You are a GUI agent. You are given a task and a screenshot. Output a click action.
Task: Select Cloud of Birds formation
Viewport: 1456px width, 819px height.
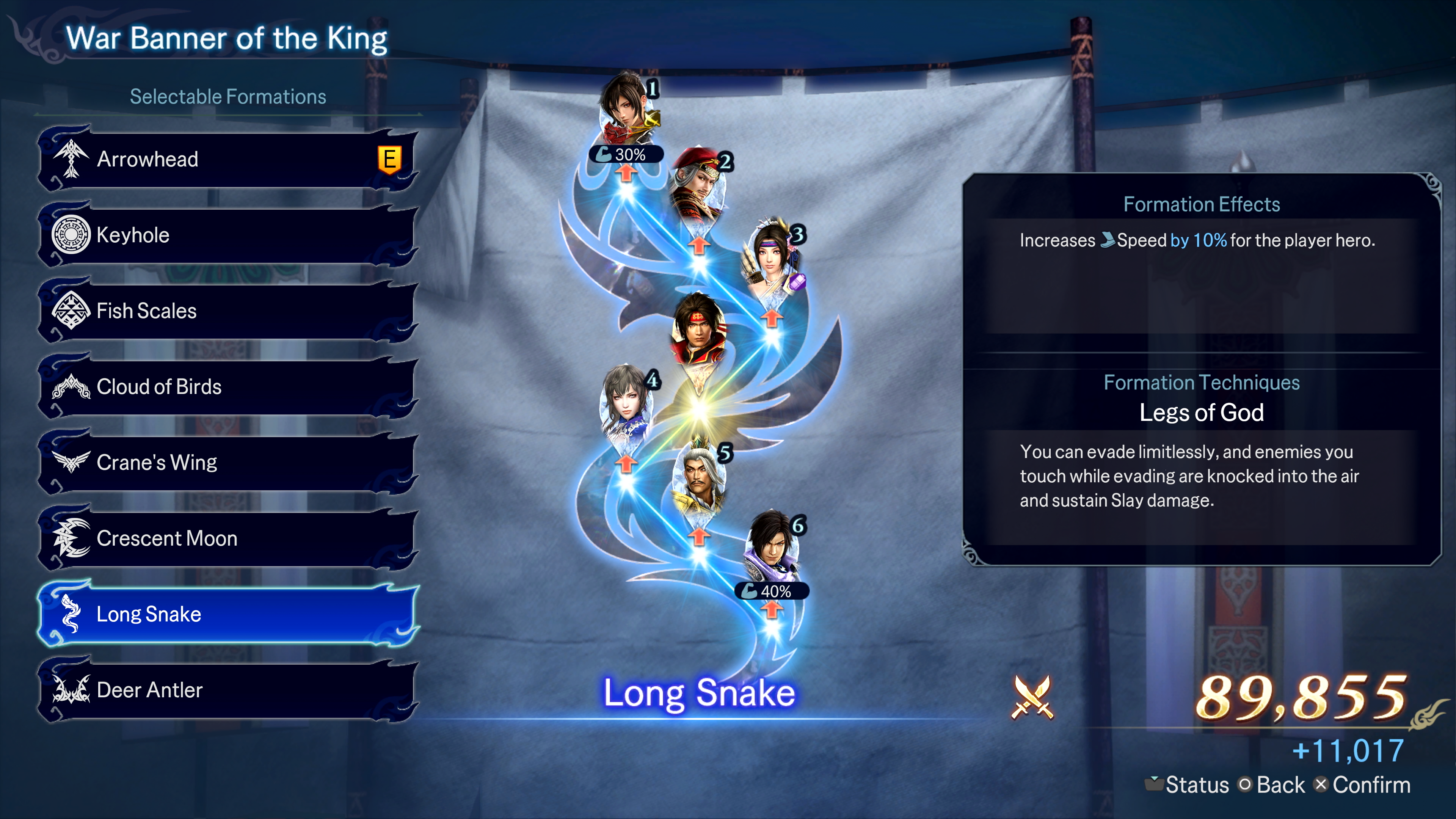226,387
